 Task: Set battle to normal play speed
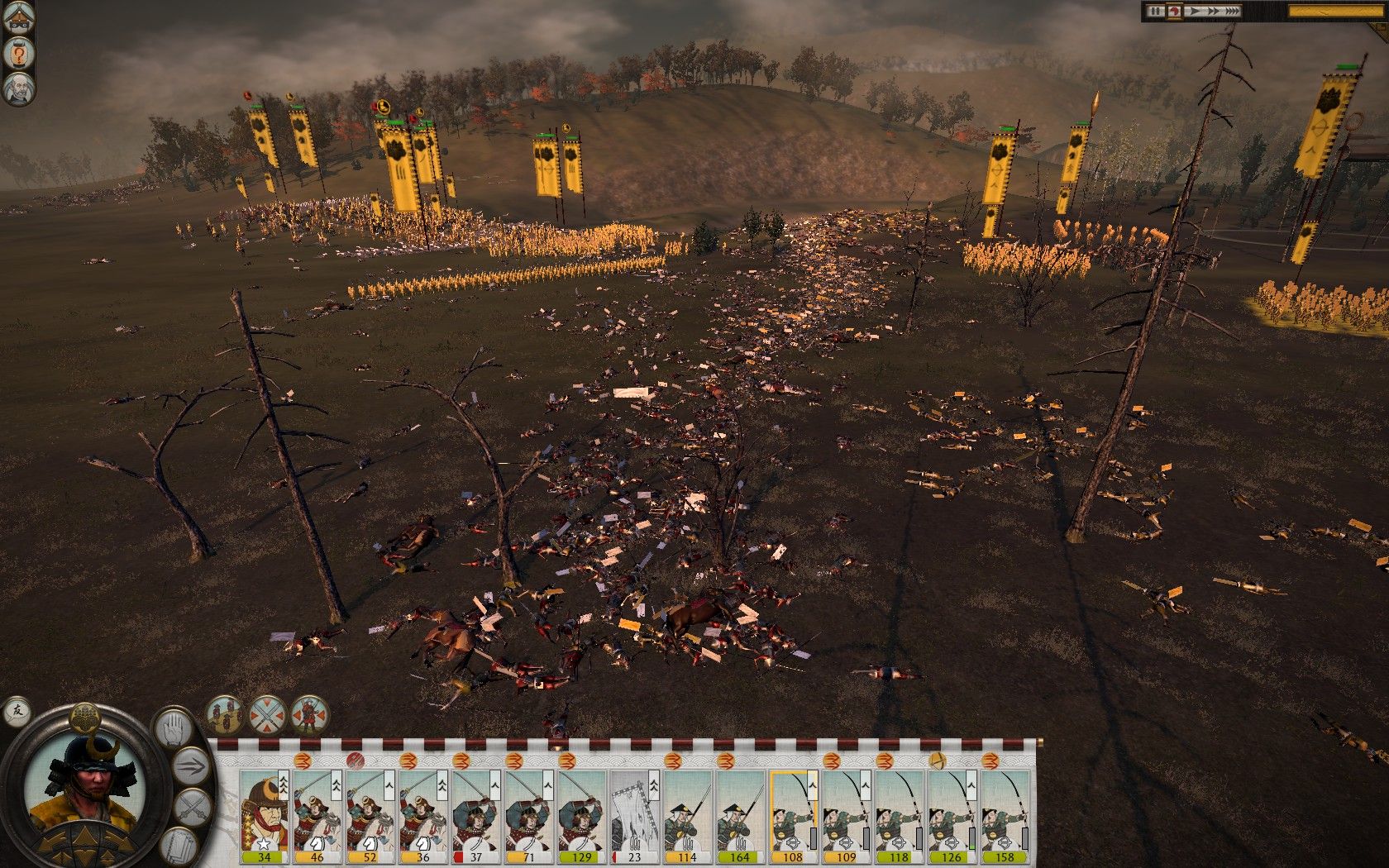[x=1194, y=11]
